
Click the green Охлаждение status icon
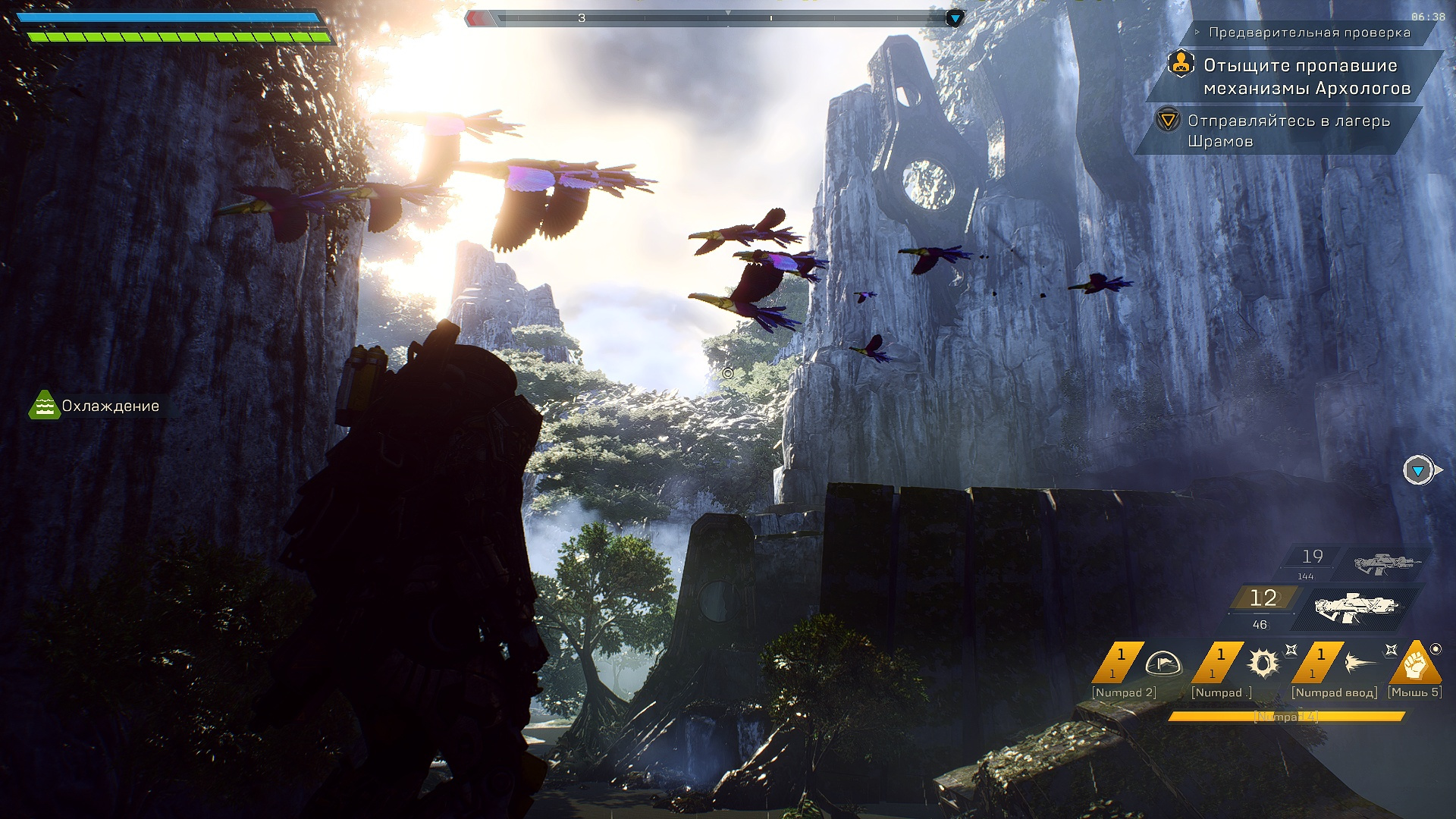[x=44, y=406]
